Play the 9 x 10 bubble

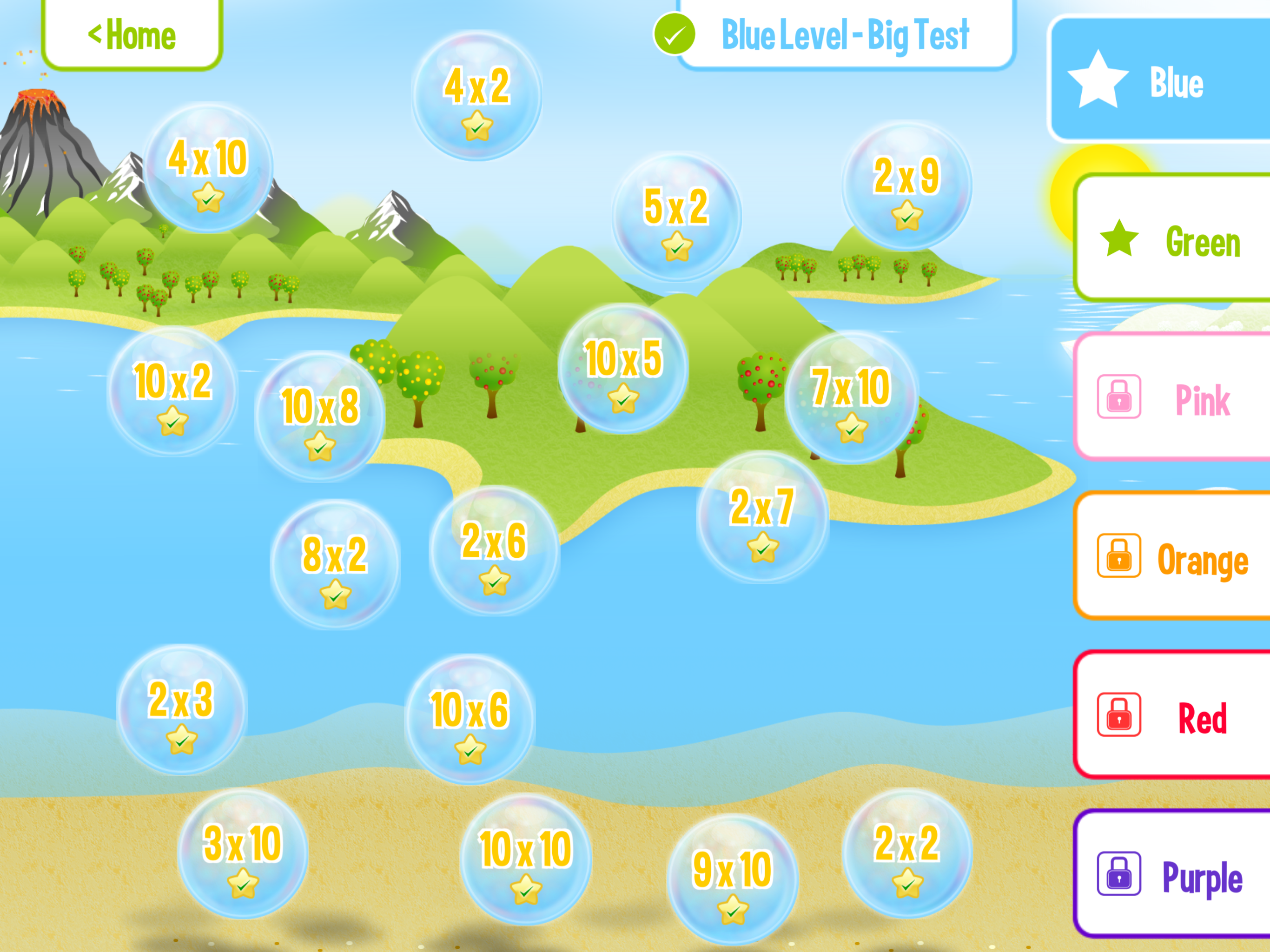(733, 879)
